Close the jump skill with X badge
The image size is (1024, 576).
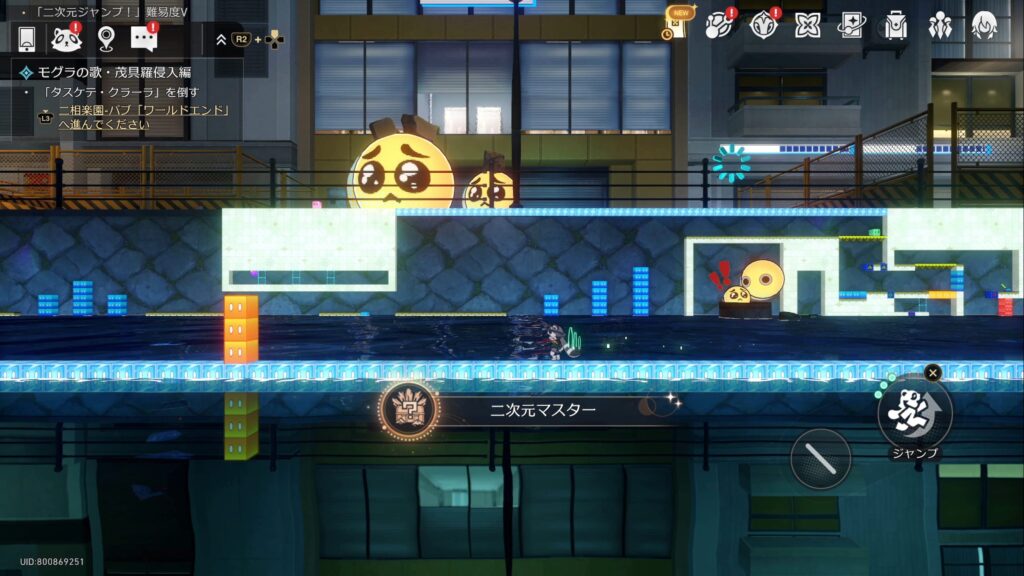(x=933, y=373)
